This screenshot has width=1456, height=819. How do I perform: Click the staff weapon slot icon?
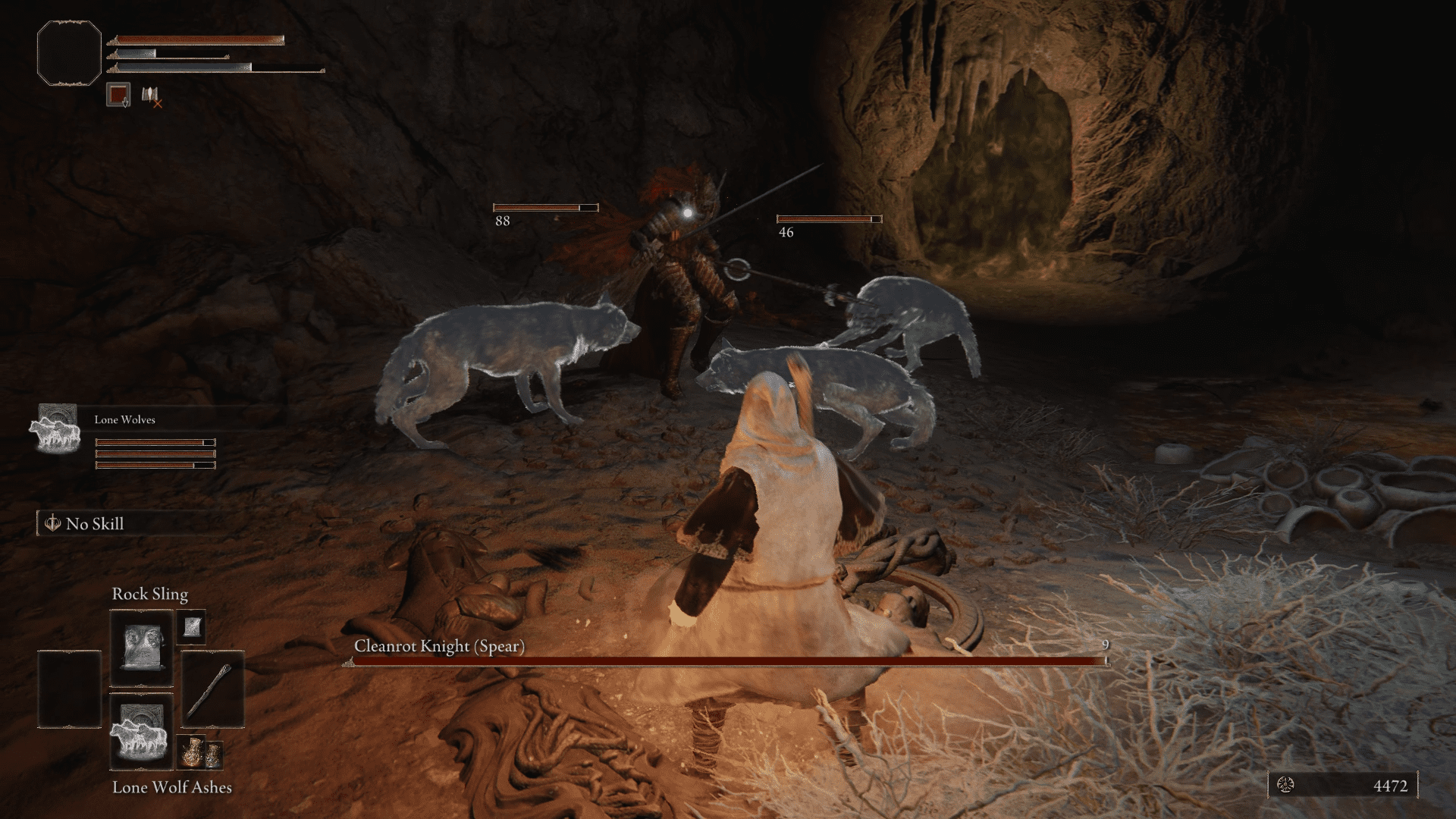click(x=212, y=689)
